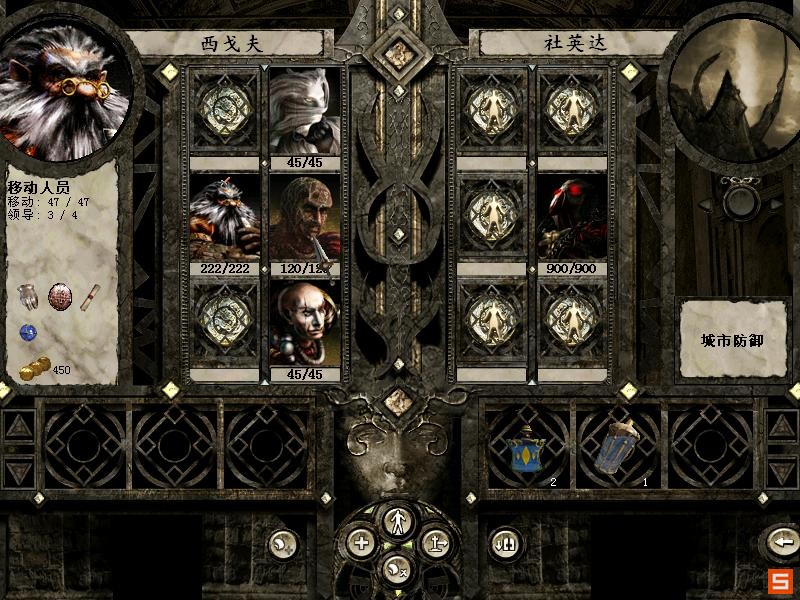Choose the dagger-wielding unit with 120 health
Viewport: 800px width, 600px height.
tap(304, 220)
